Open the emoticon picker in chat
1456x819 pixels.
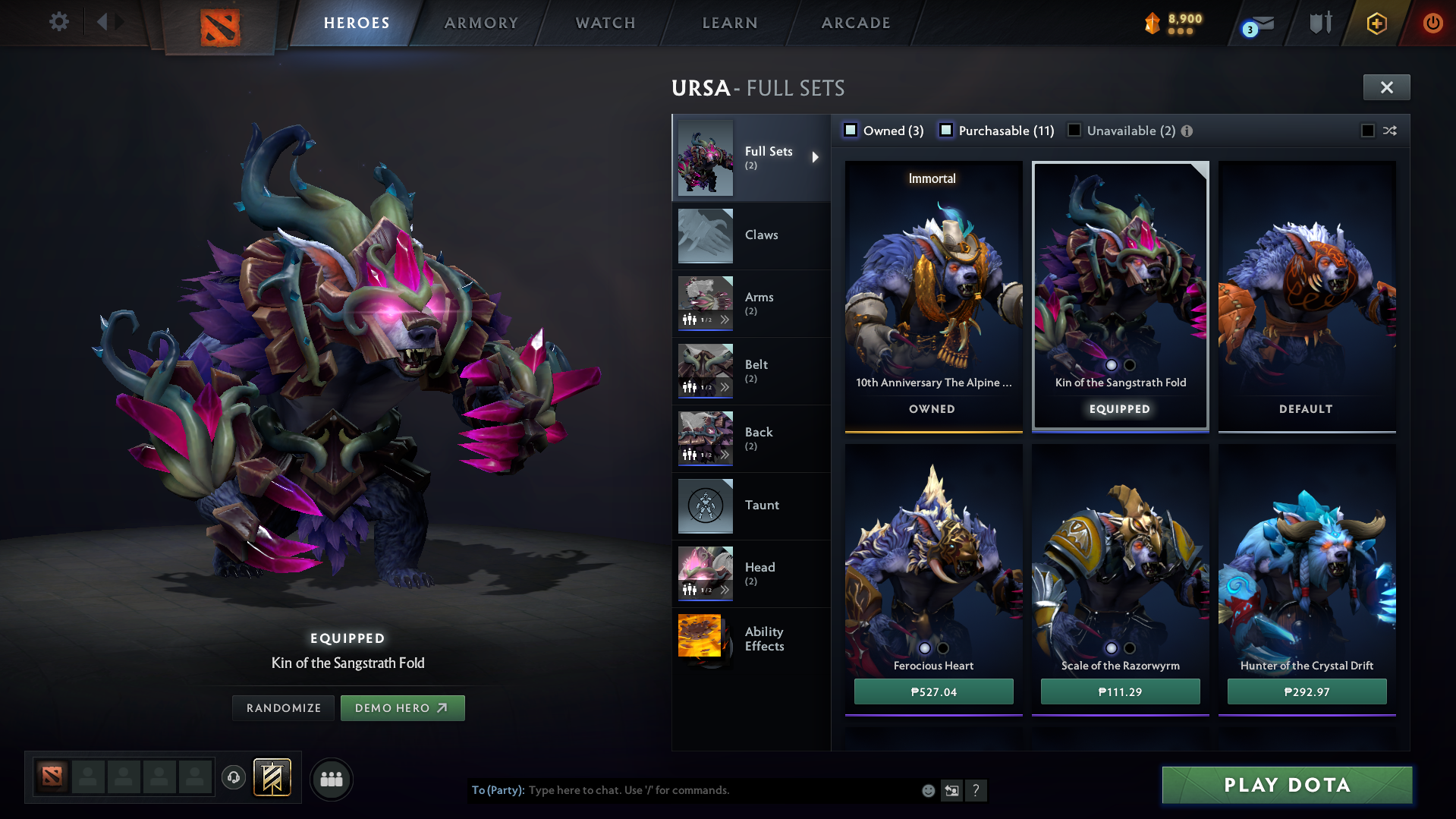(x=927, y=790)
